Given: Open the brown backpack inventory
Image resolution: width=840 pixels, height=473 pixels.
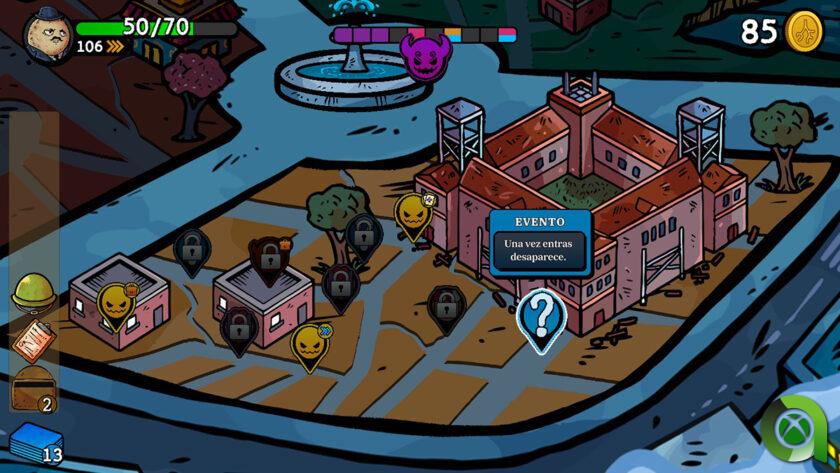Looking at the screenshot, I should tap(31, 388).
